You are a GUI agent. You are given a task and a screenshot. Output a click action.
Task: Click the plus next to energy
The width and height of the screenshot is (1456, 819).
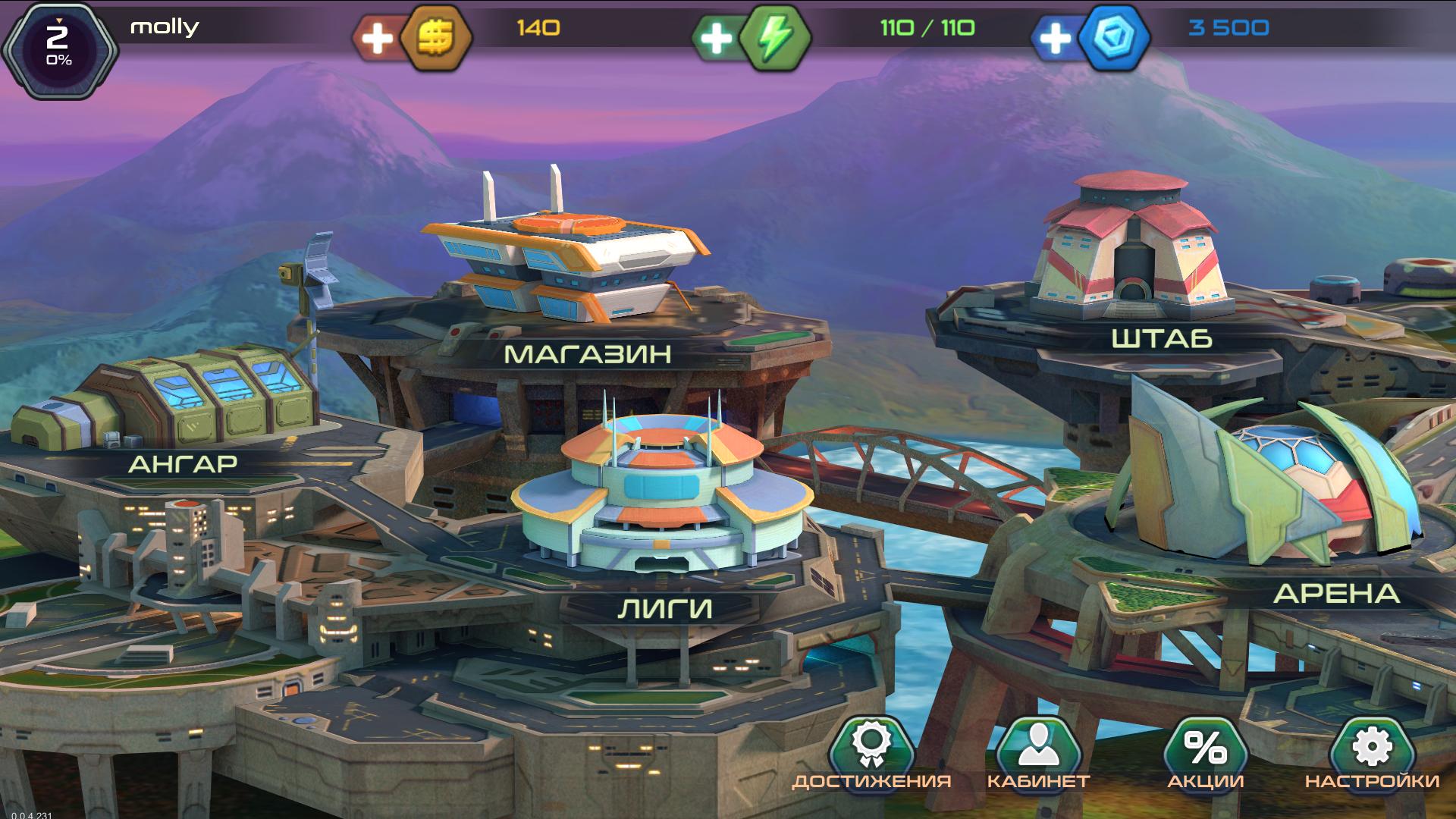coord(715,36)
